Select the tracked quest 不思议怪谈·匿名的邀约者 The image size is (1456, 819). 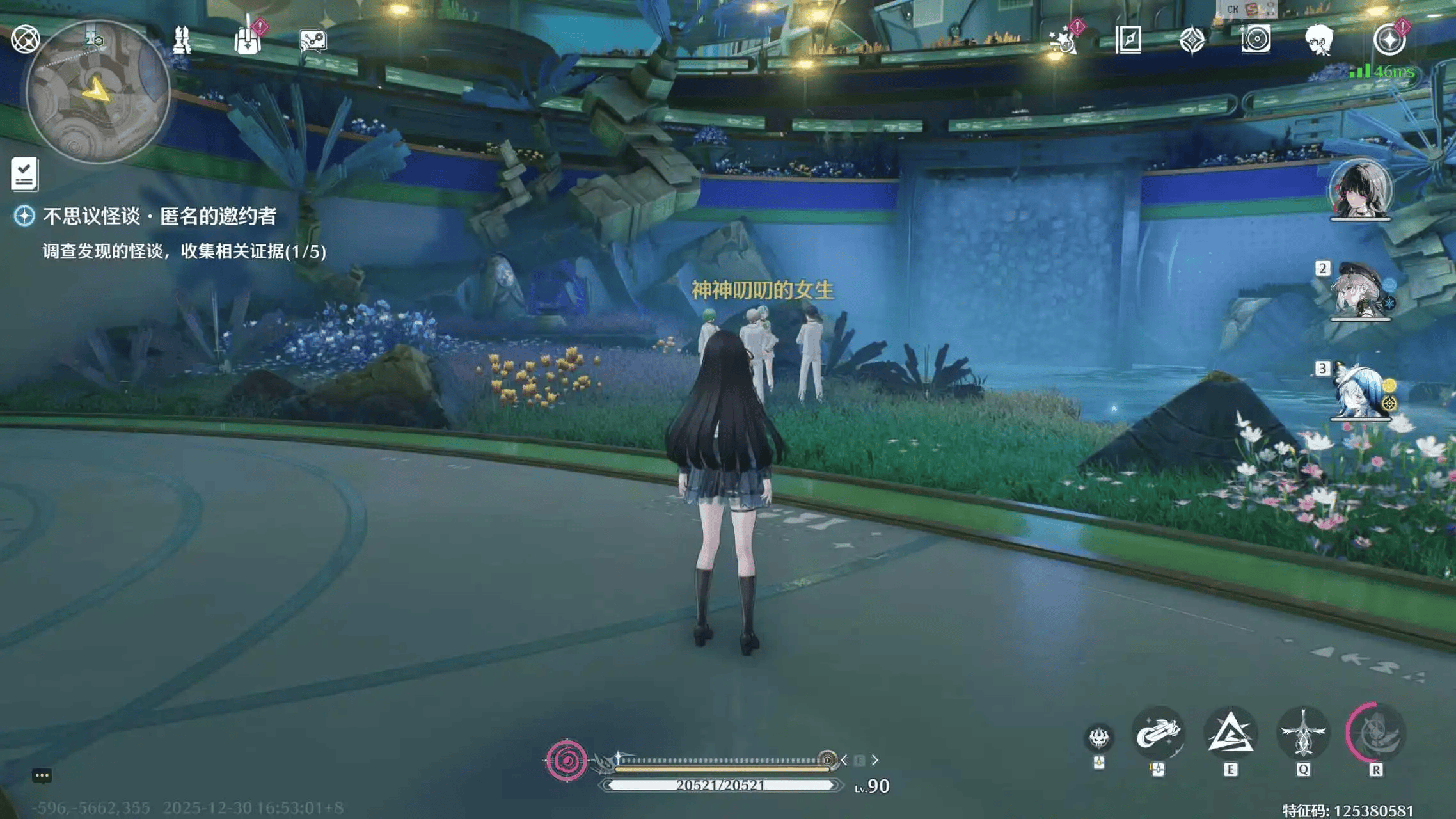pos(159,216)
